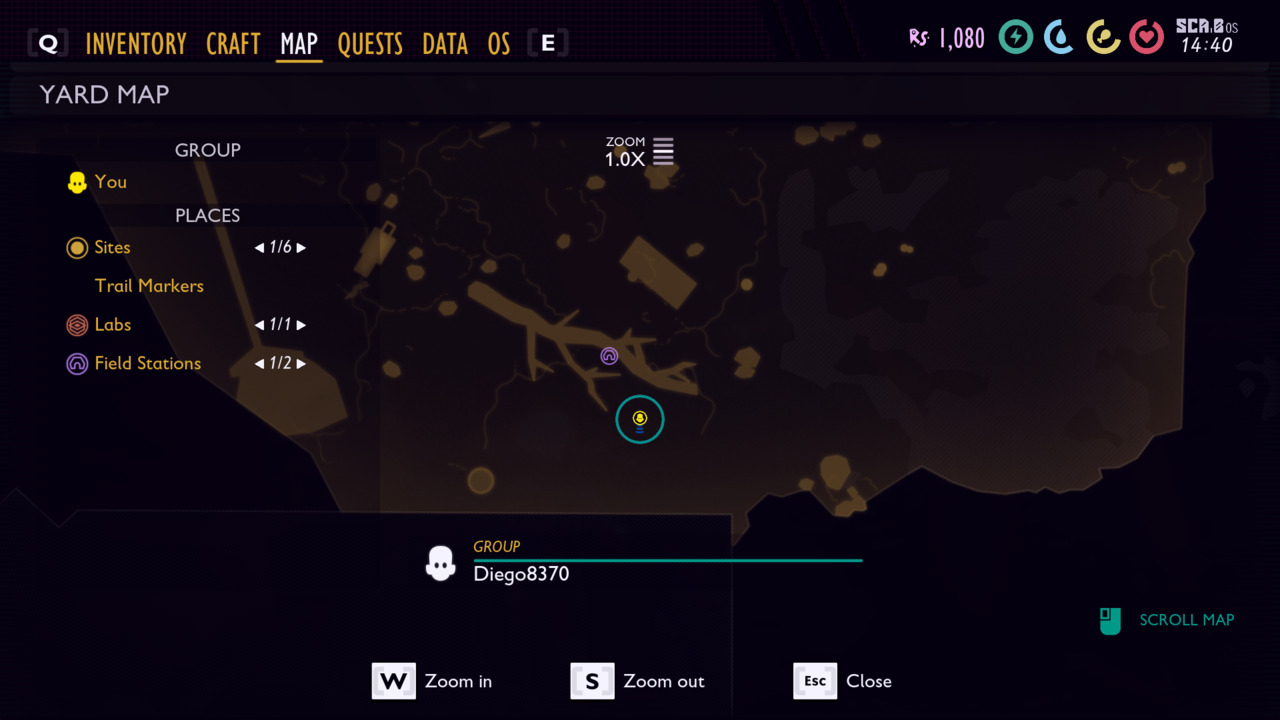
Task: Select the You player marker icon
Action: click(x=76, y=182)
